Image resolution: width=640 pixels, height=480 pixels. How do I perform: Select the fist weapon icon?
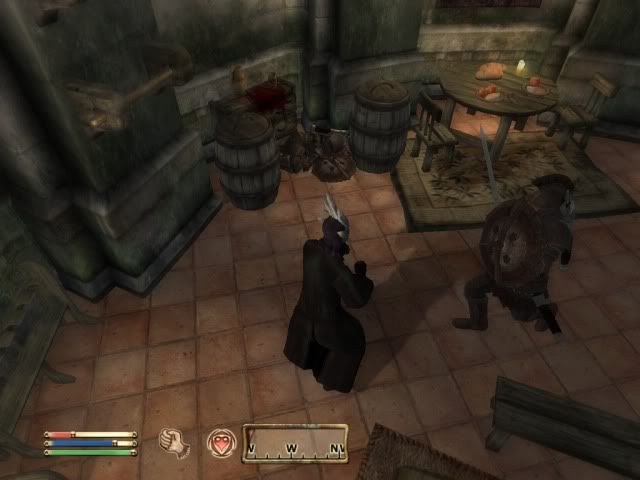176,442
